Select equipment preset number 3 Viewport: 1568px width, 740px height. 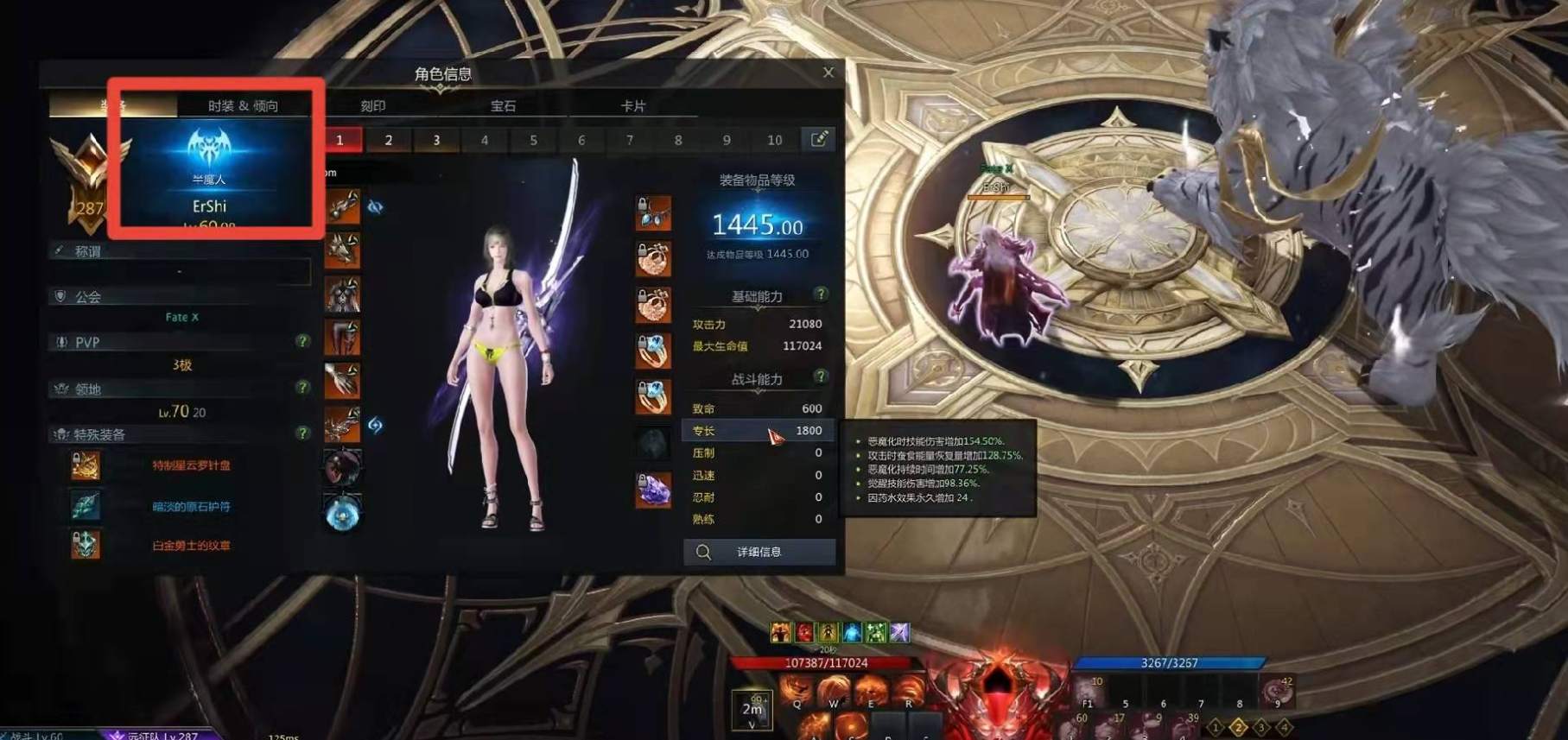point(436,138)
